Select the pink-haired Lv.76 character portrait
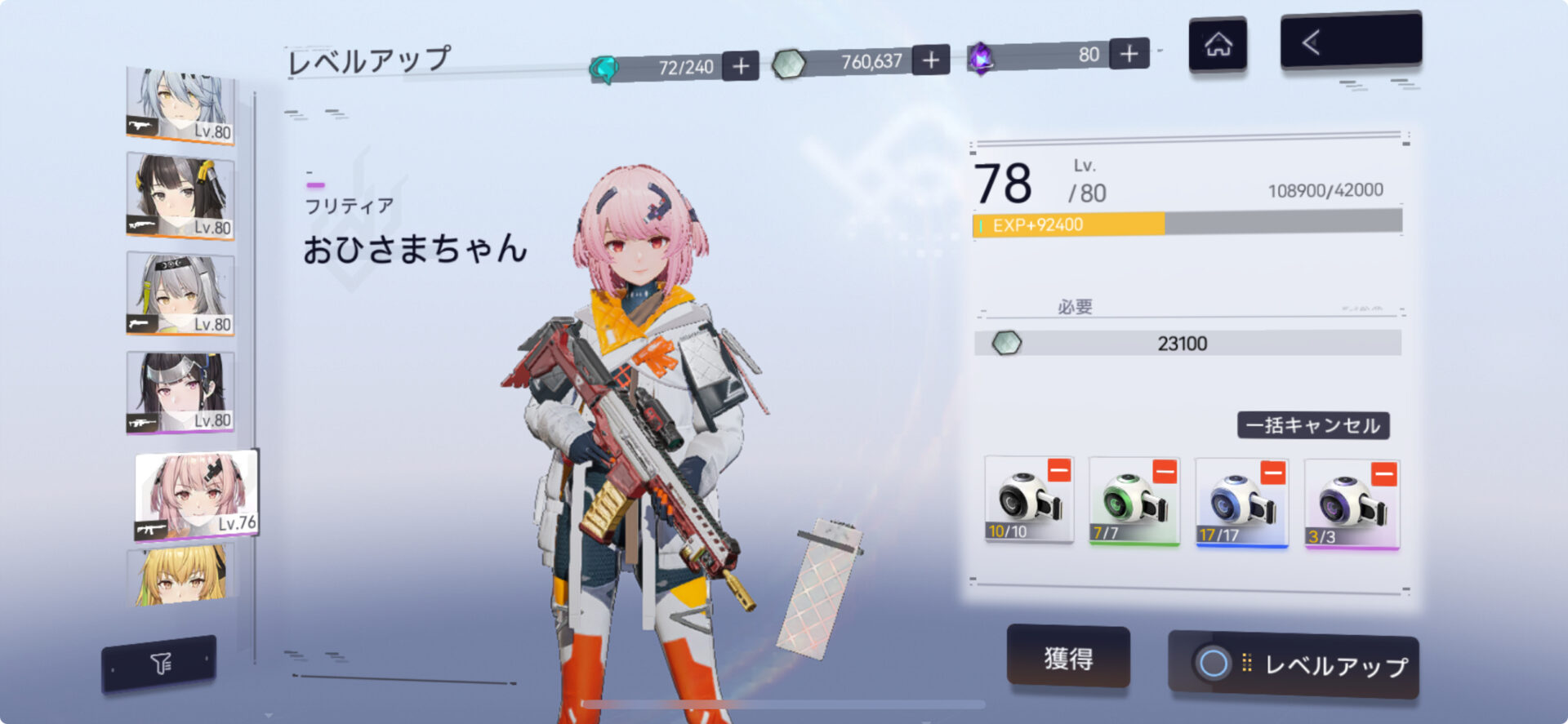Image resolution: width=1568 pixels, height=724 pixels. (196, 495)
